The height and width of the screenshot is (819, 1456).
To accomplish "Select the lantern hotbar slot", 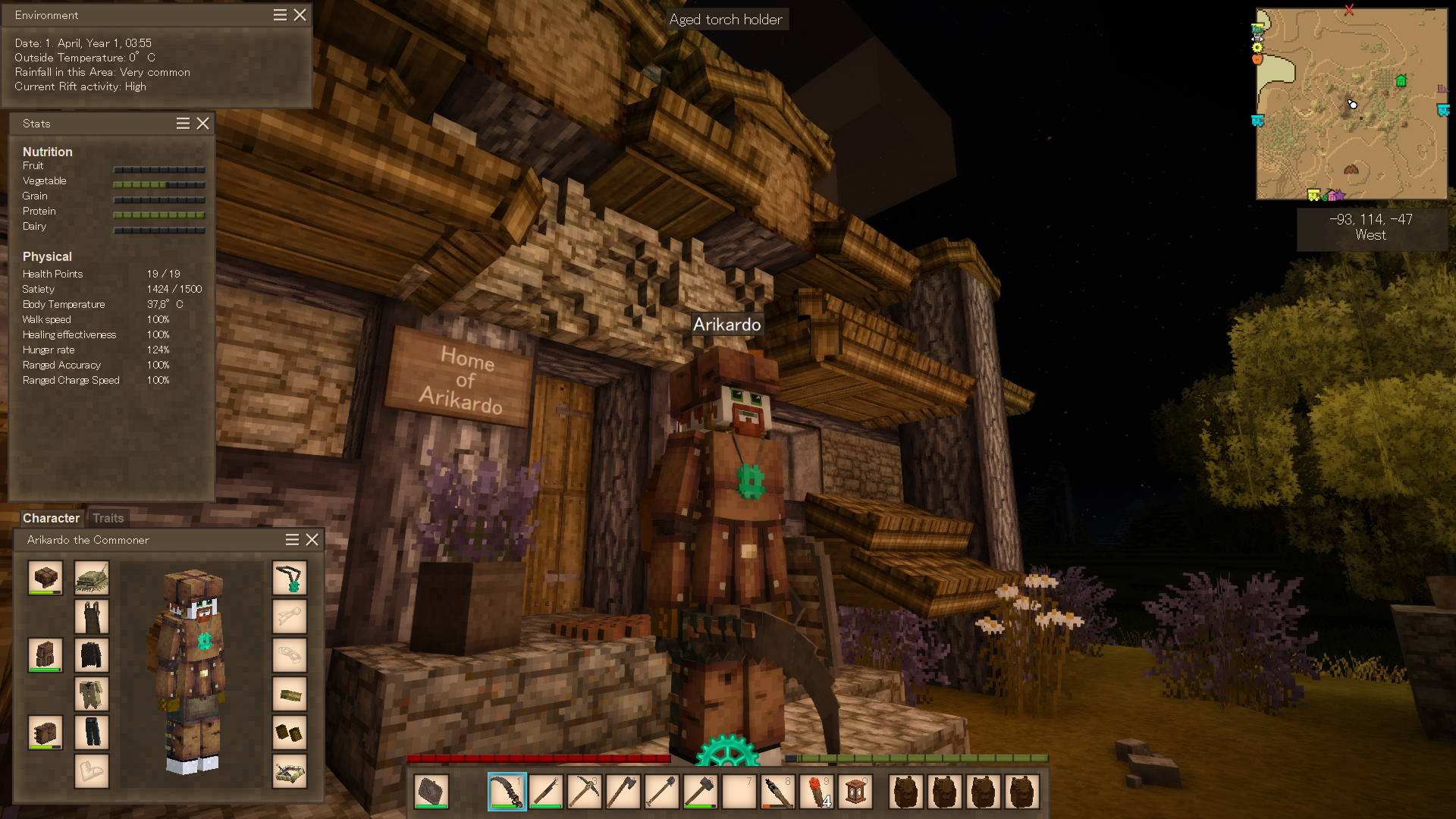I will (x=855, y=792).
